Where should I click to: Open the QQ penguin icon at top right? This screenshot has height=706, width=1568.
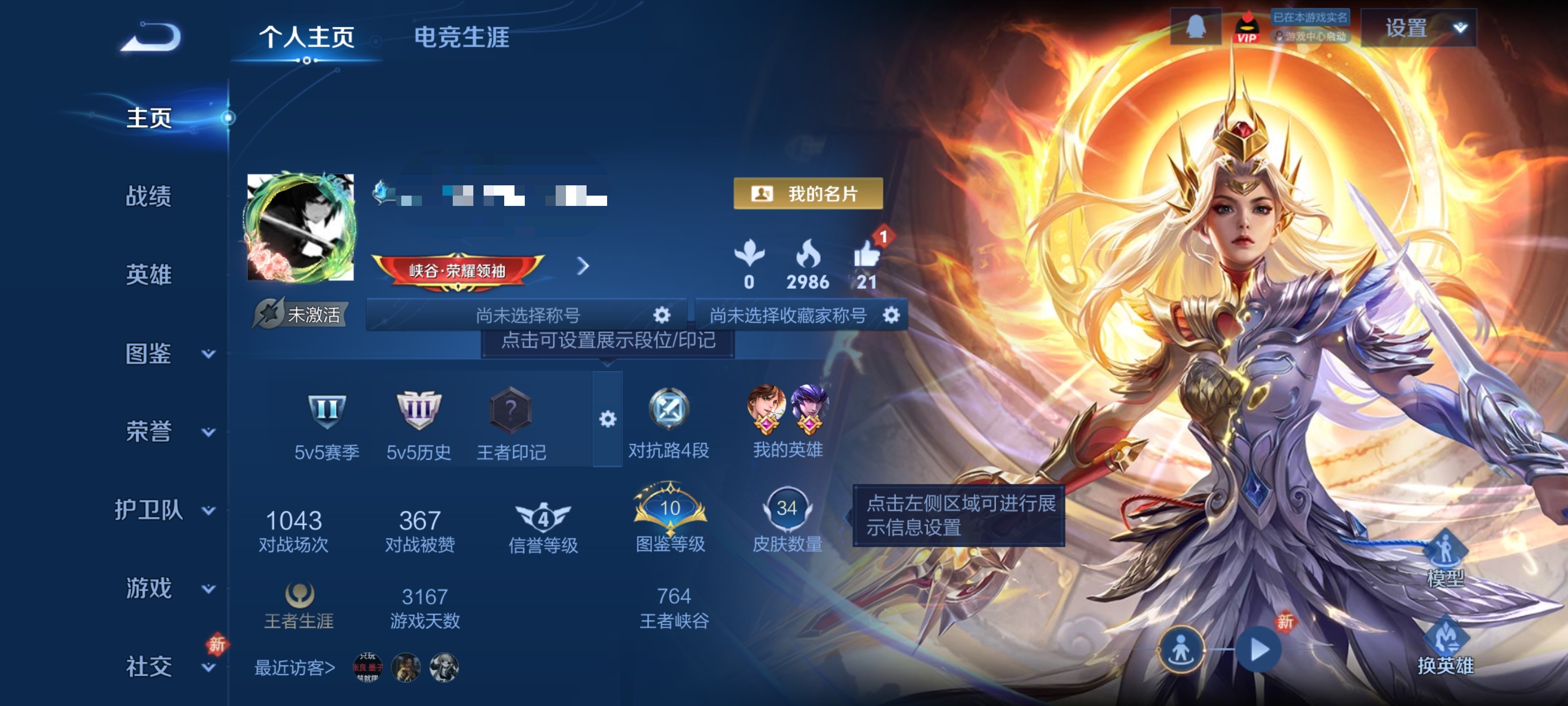[1195, 28]
